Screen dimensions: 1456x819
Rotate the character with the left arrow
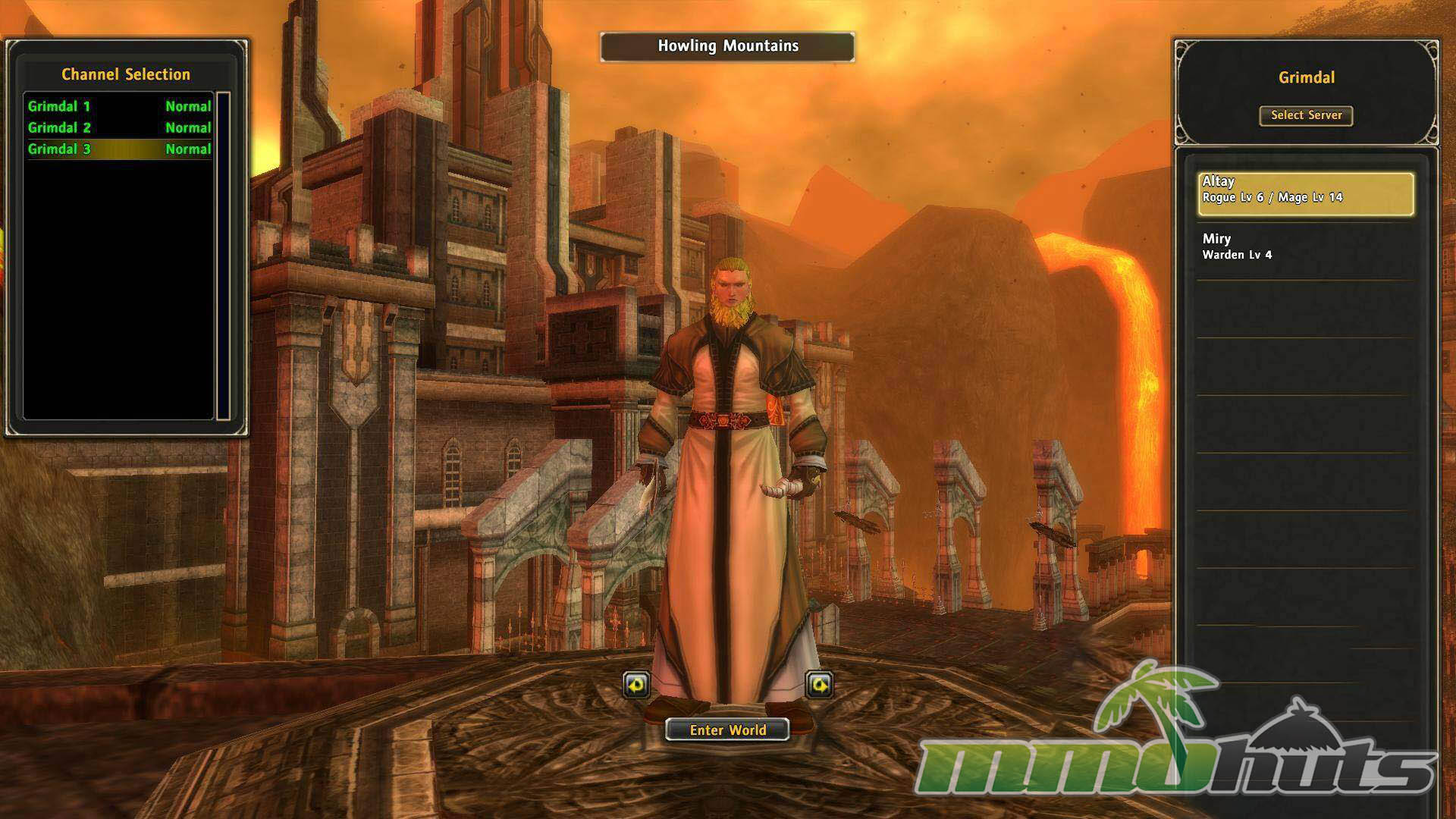click(636, 685)
